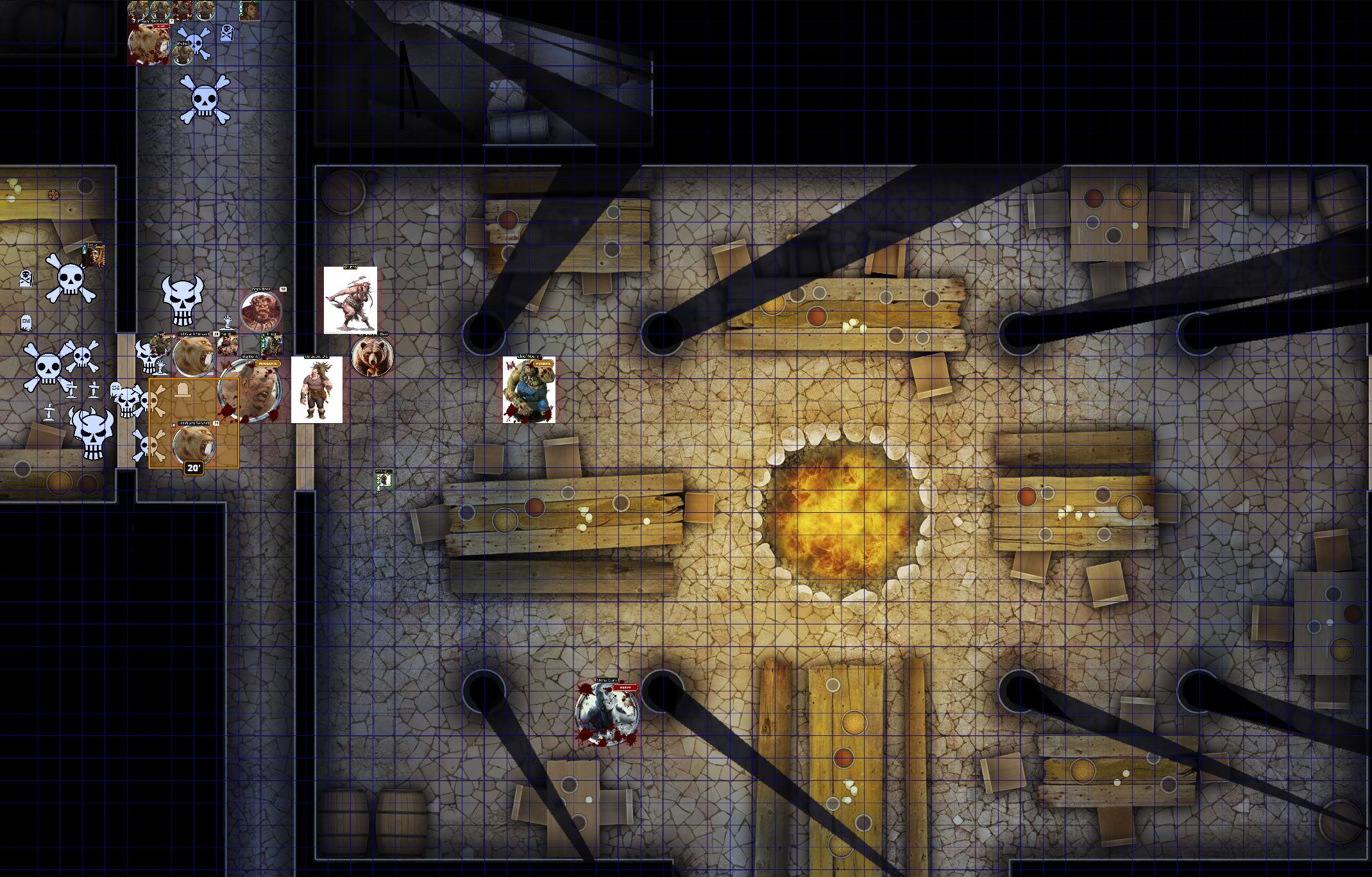Select the Ogre Boss round portrait token
The image size is (1372, 877).
pyautogui.click(x=260, y=310)
